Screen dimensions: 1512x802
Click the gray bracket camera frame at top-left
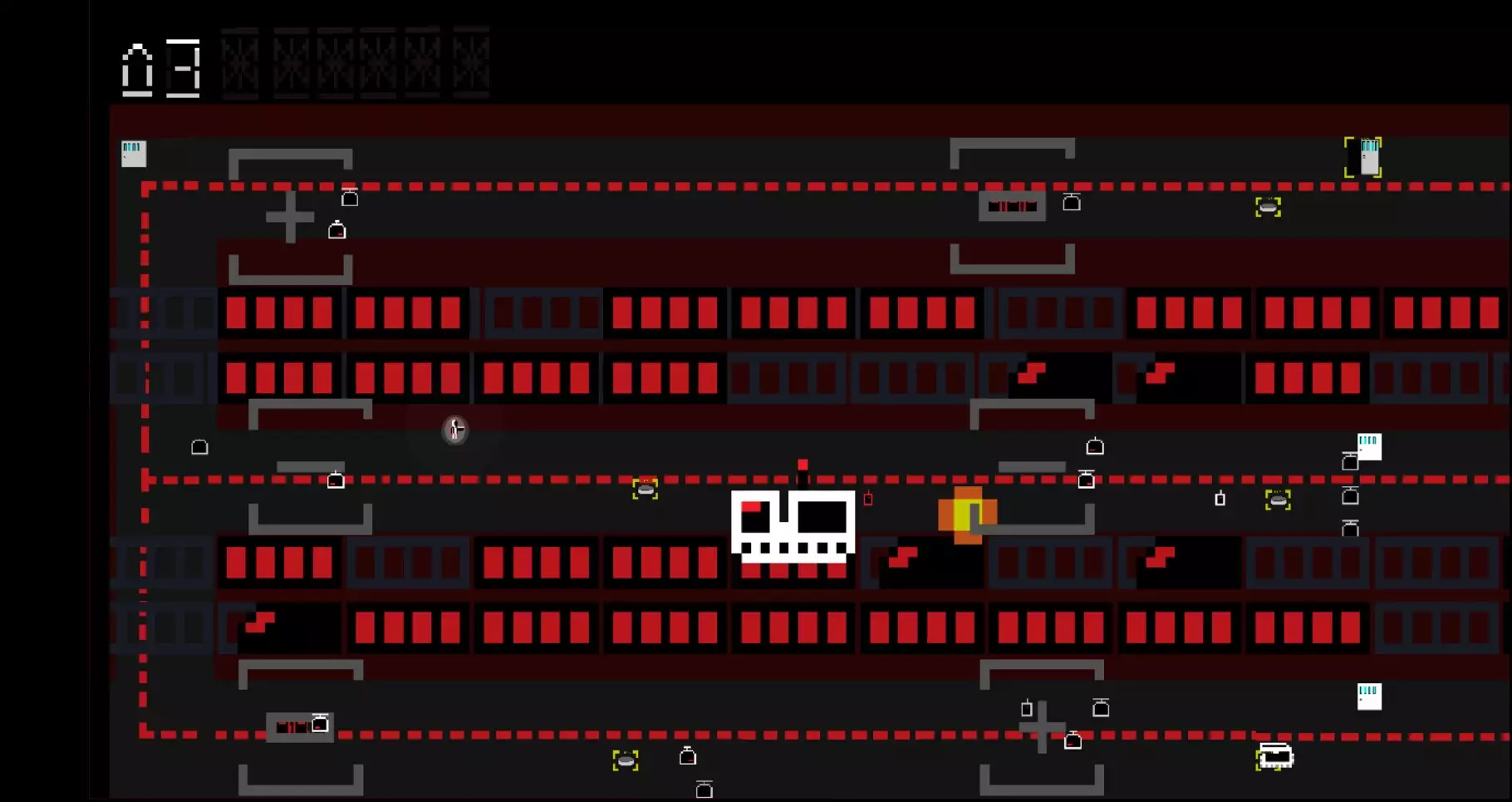click(291, 151)
